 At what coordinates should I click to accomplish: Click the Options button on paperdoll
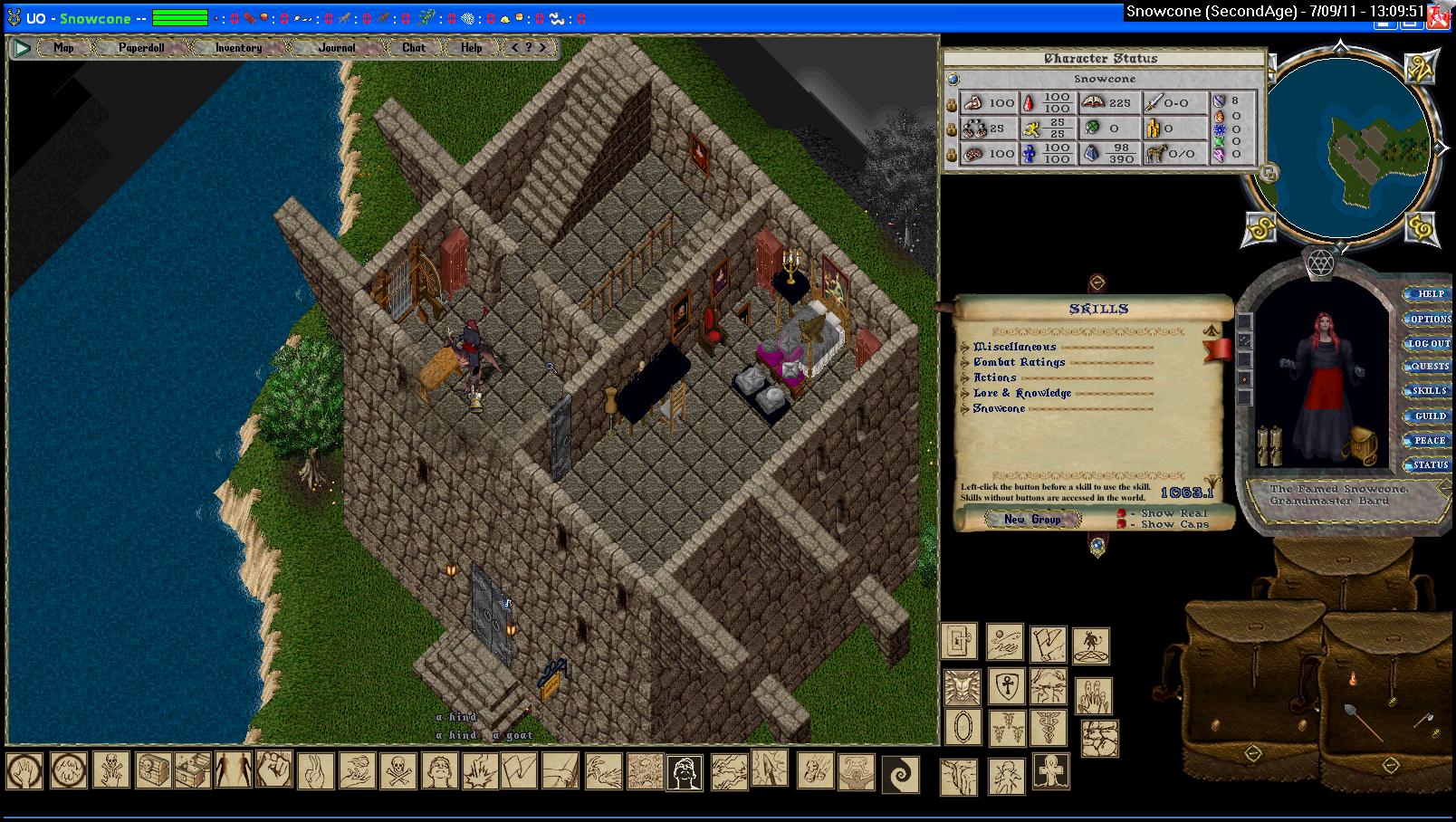(x=1430, y=319)
